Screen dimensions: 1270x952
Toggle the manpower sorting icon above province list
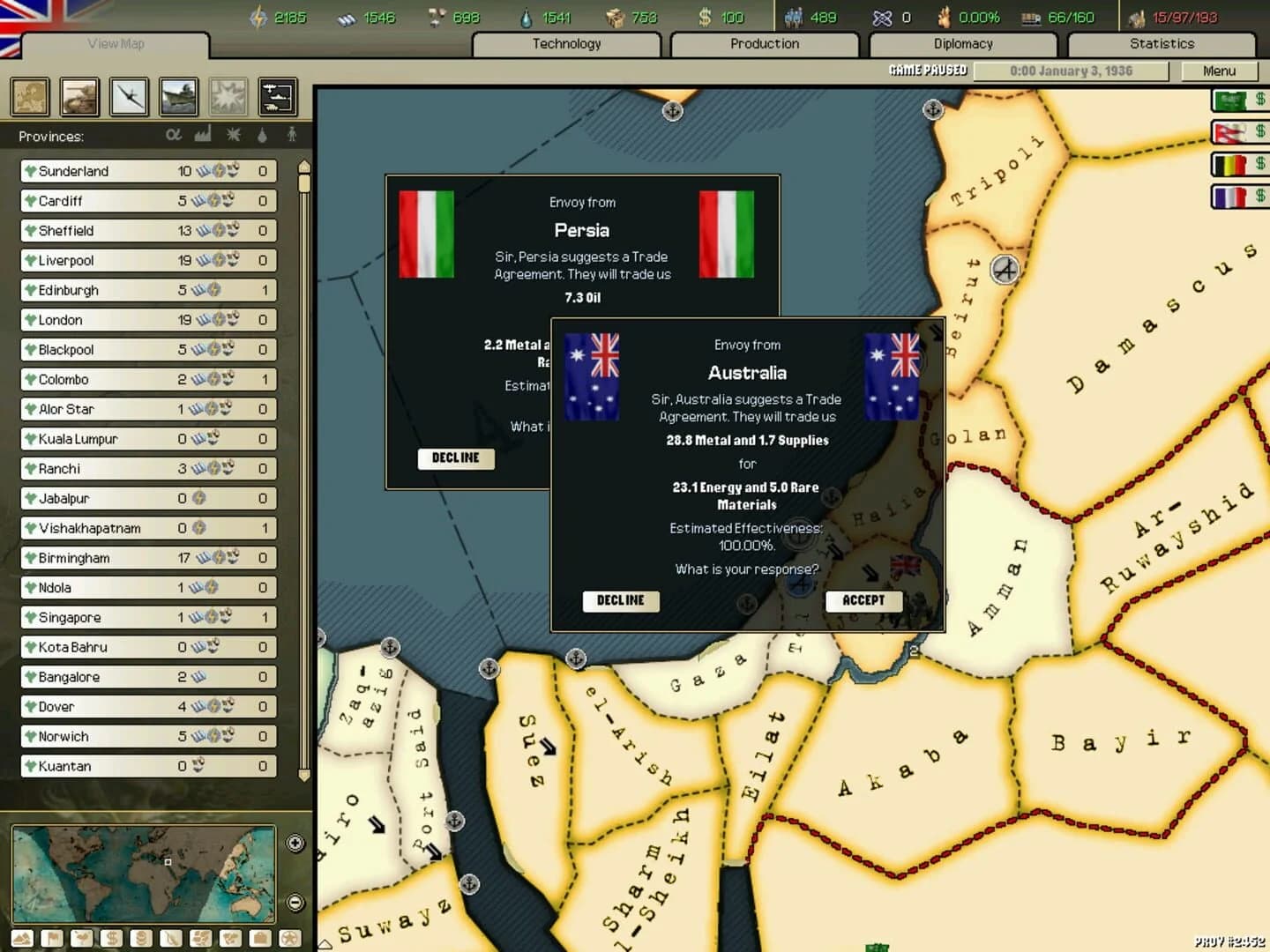291,135
